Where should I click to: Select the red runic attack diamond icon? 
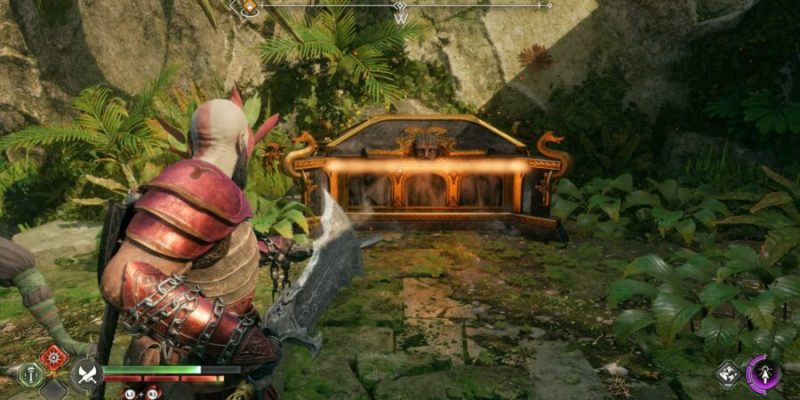pyautogui.click(x=53, y=357)
